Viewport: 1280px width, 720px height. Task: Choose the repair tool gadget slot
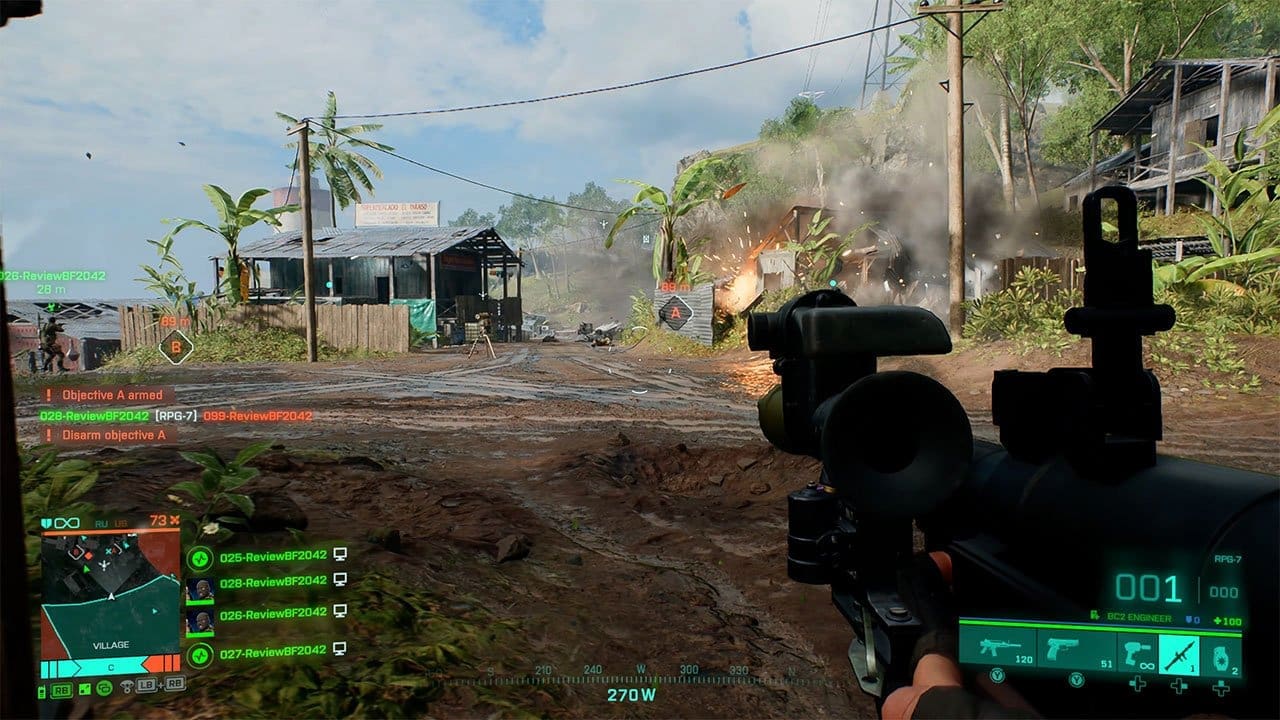coord(1137,652)
